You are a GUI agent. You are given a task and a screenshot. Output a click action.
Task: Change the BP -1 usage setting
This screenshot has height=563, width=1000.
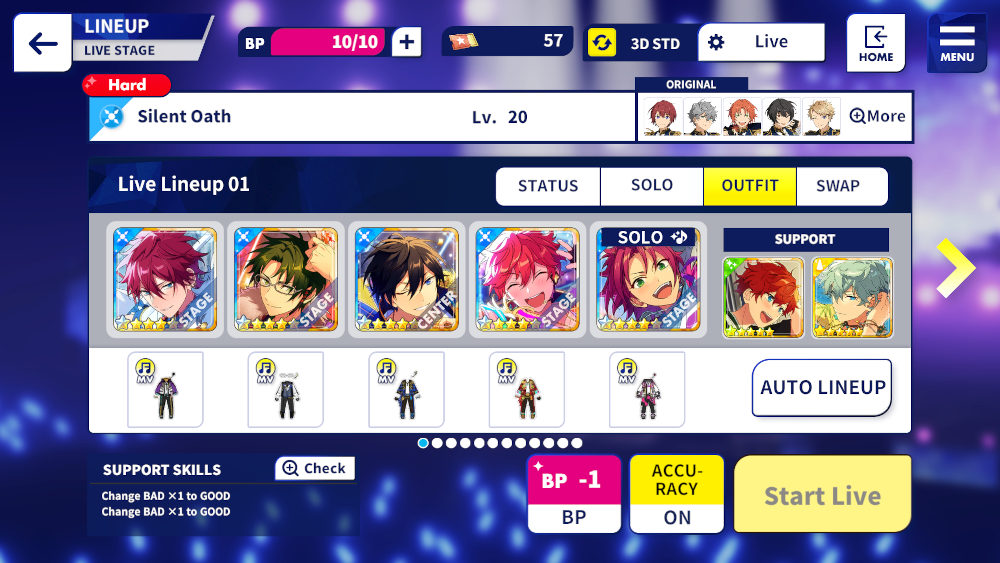pos(573,494)
